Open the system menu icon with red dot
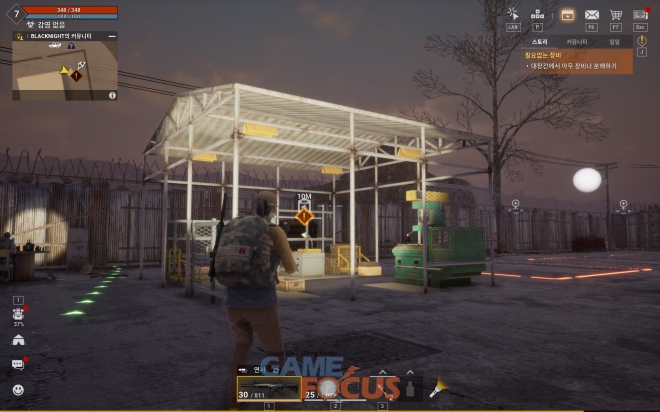 640,14
